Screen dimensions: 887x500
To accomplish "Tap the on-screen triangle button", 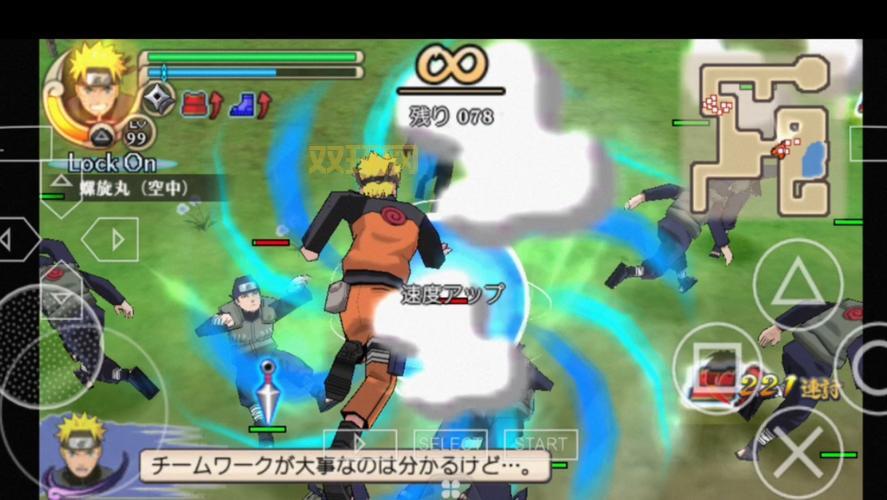I will (797, 285).
